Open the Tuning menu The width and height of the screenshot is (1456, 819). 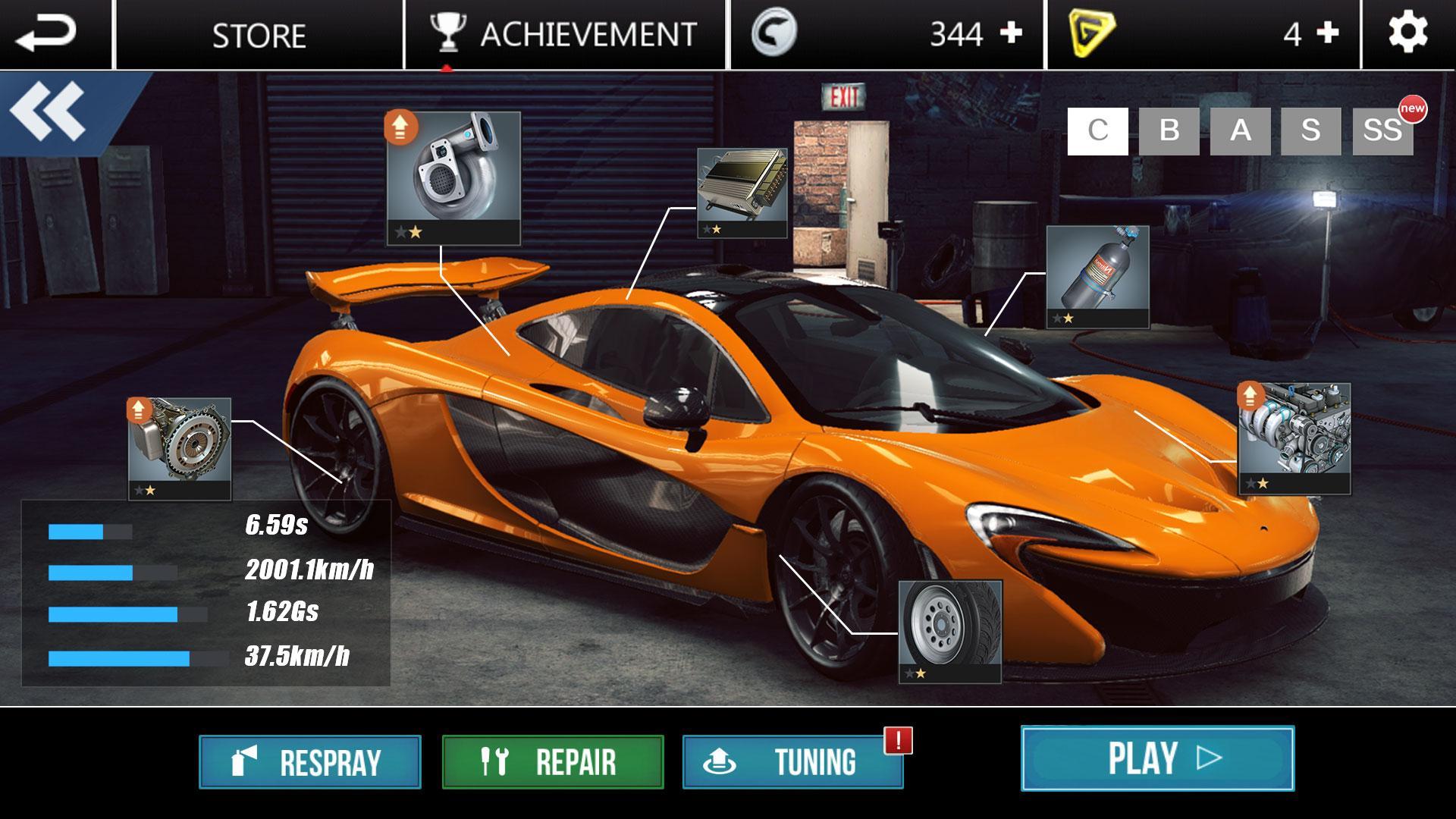coord(793,762)
